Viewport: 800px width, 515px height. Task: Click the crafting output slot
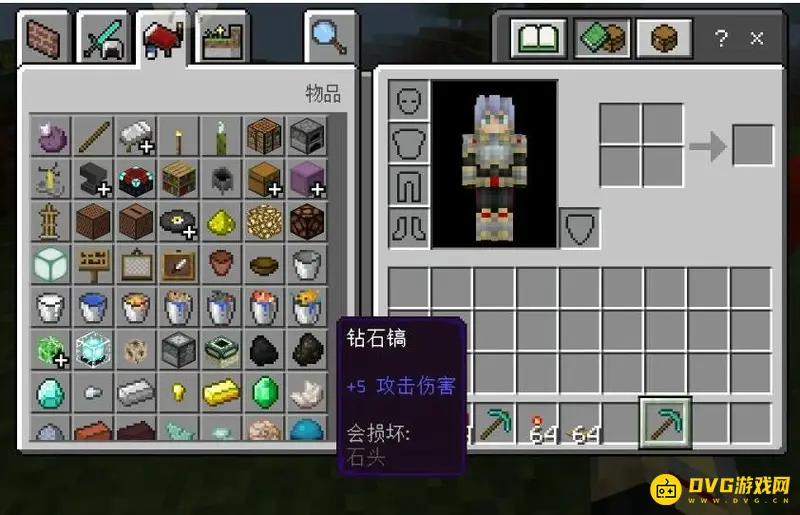(x=752, y=145)
